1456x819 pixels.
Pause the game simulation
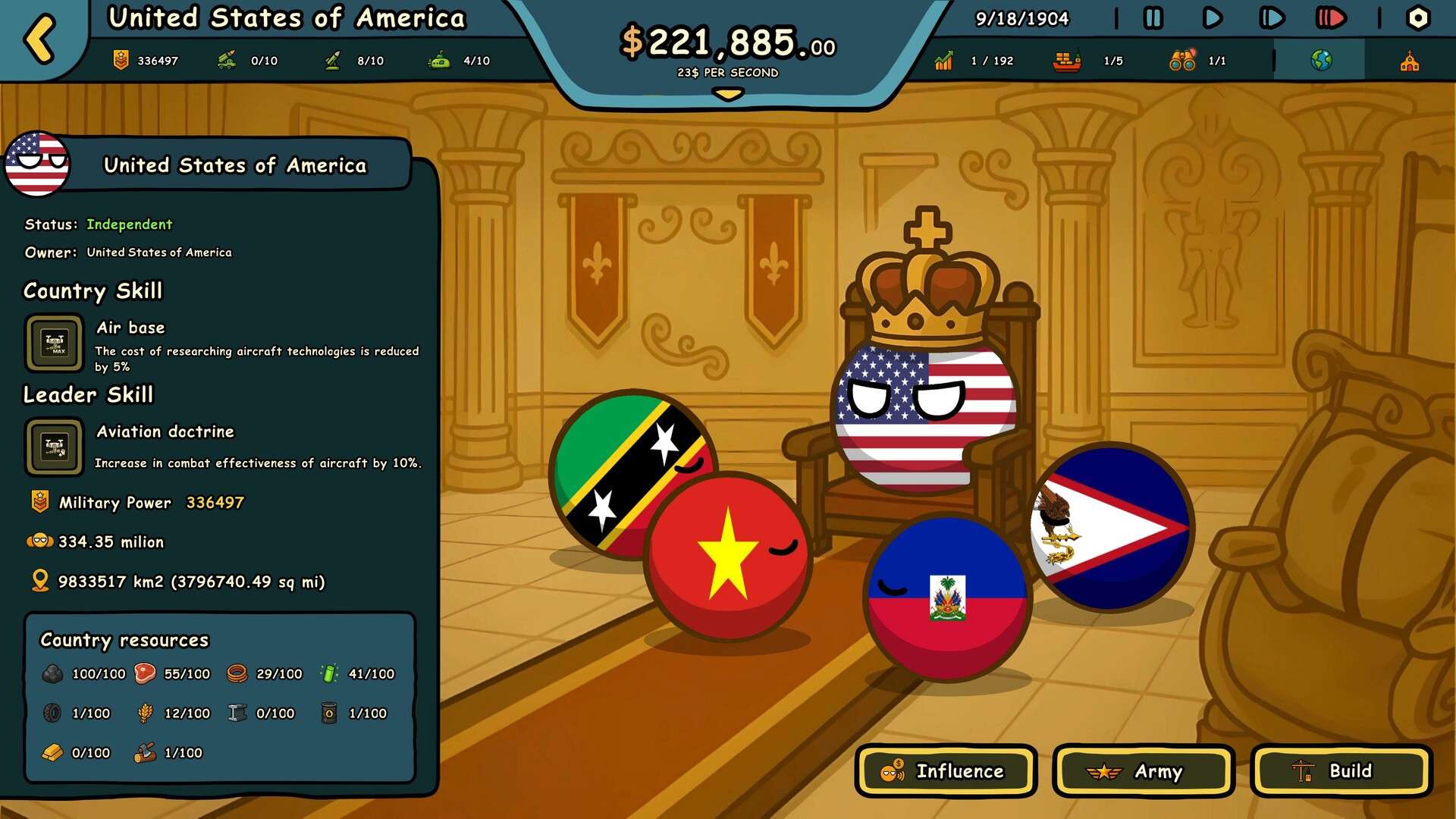click(x=1155, y=19)
